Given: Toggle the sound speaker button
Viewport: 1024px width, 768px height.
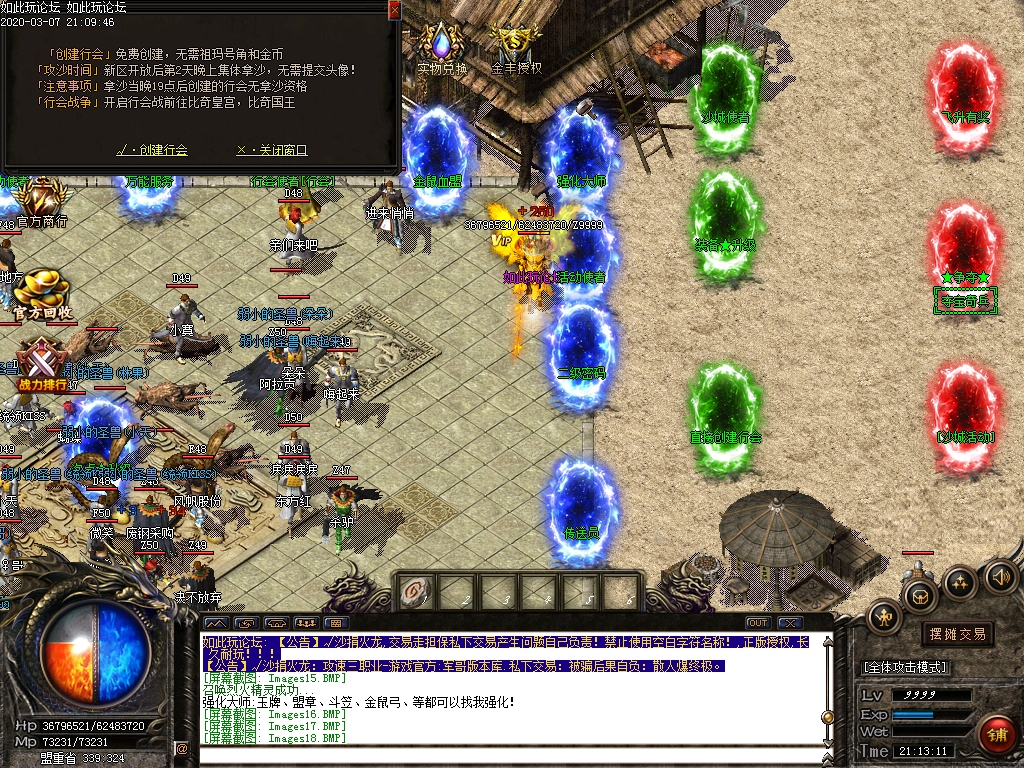Looking at the screenshot, I should 1001,577.
